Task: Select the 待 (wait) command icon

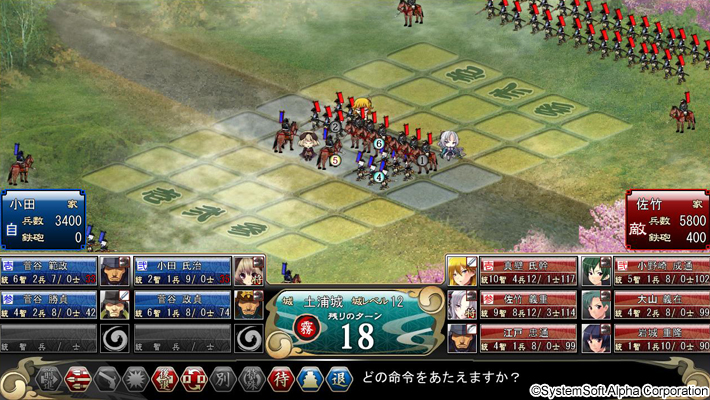Action: 278,380
